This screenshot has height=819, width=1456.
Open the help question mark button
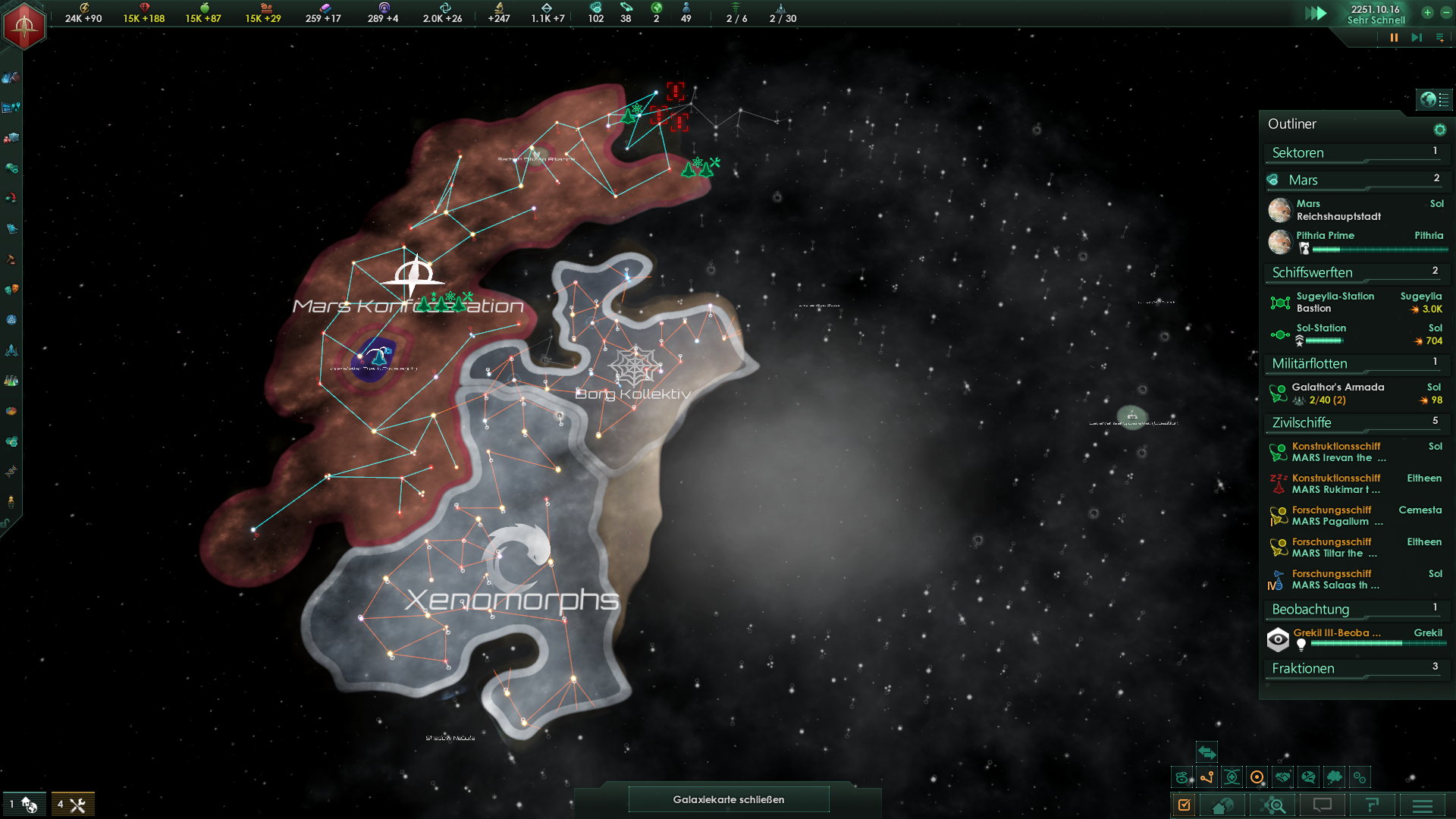tap(1372, 805)
